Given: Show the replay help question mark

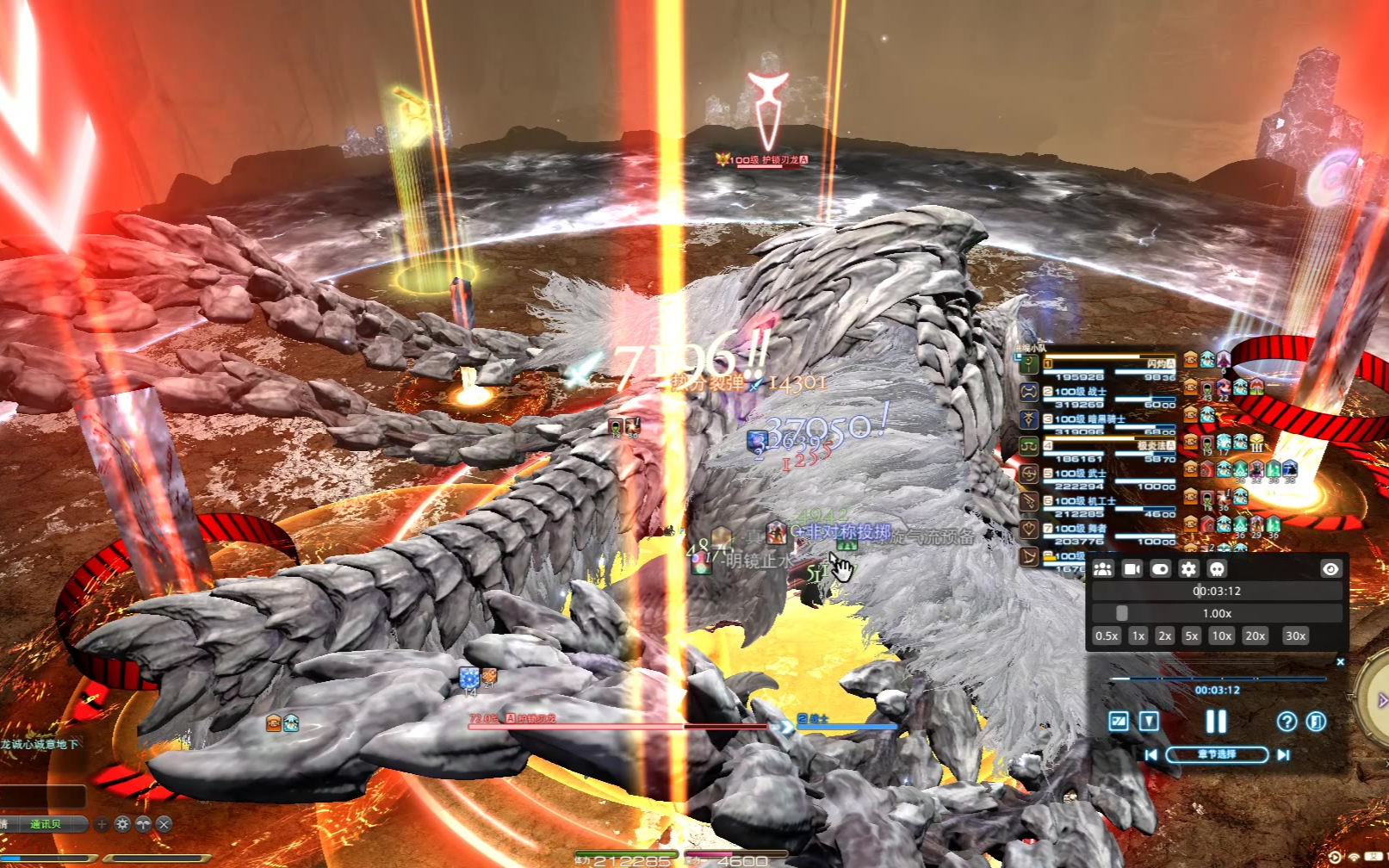Looking at the screenshot, I should [1287, 722].
